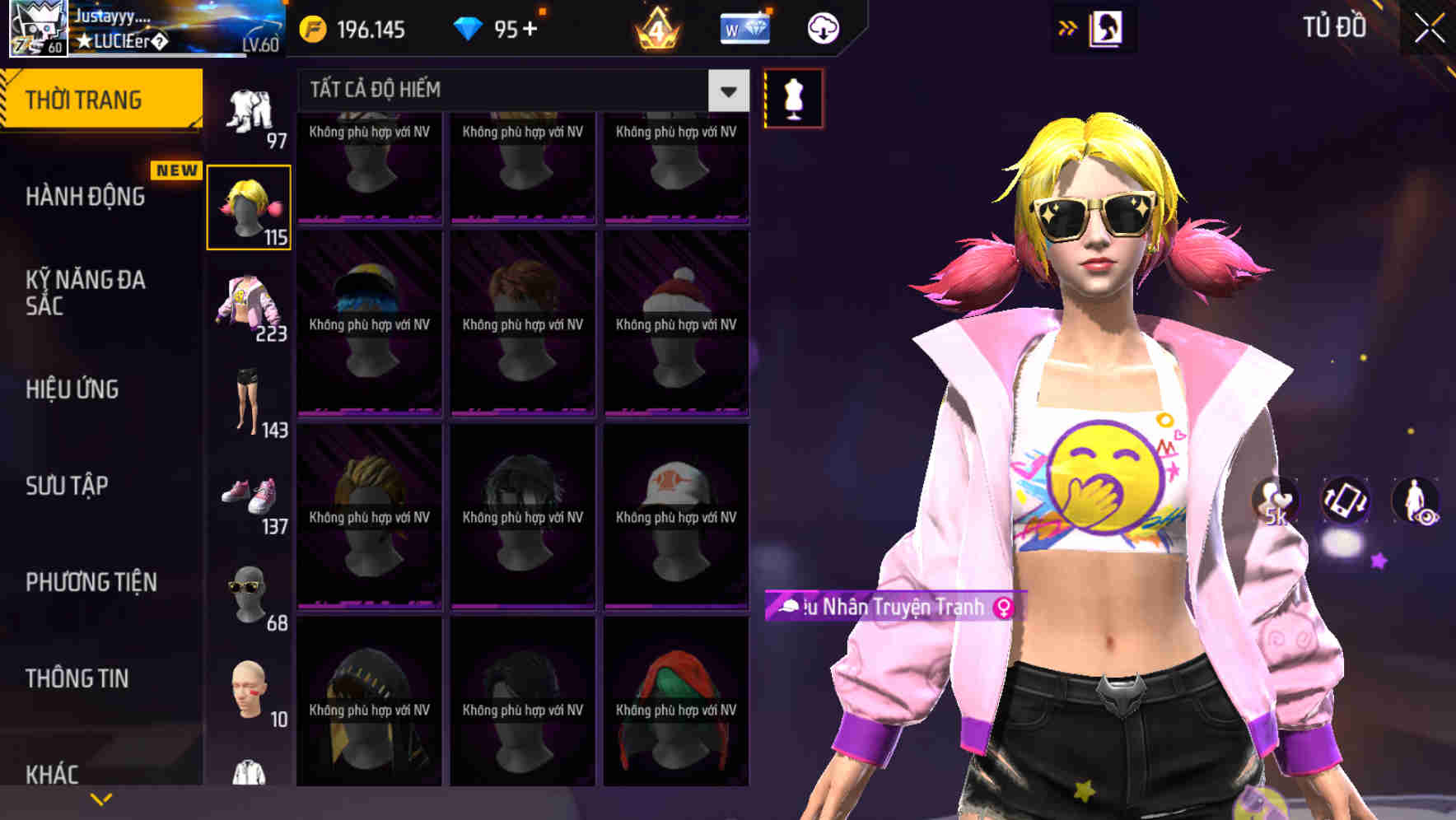
Task: Select the red beanie hat thumbnail in the grid
Action: coord(675,321)
